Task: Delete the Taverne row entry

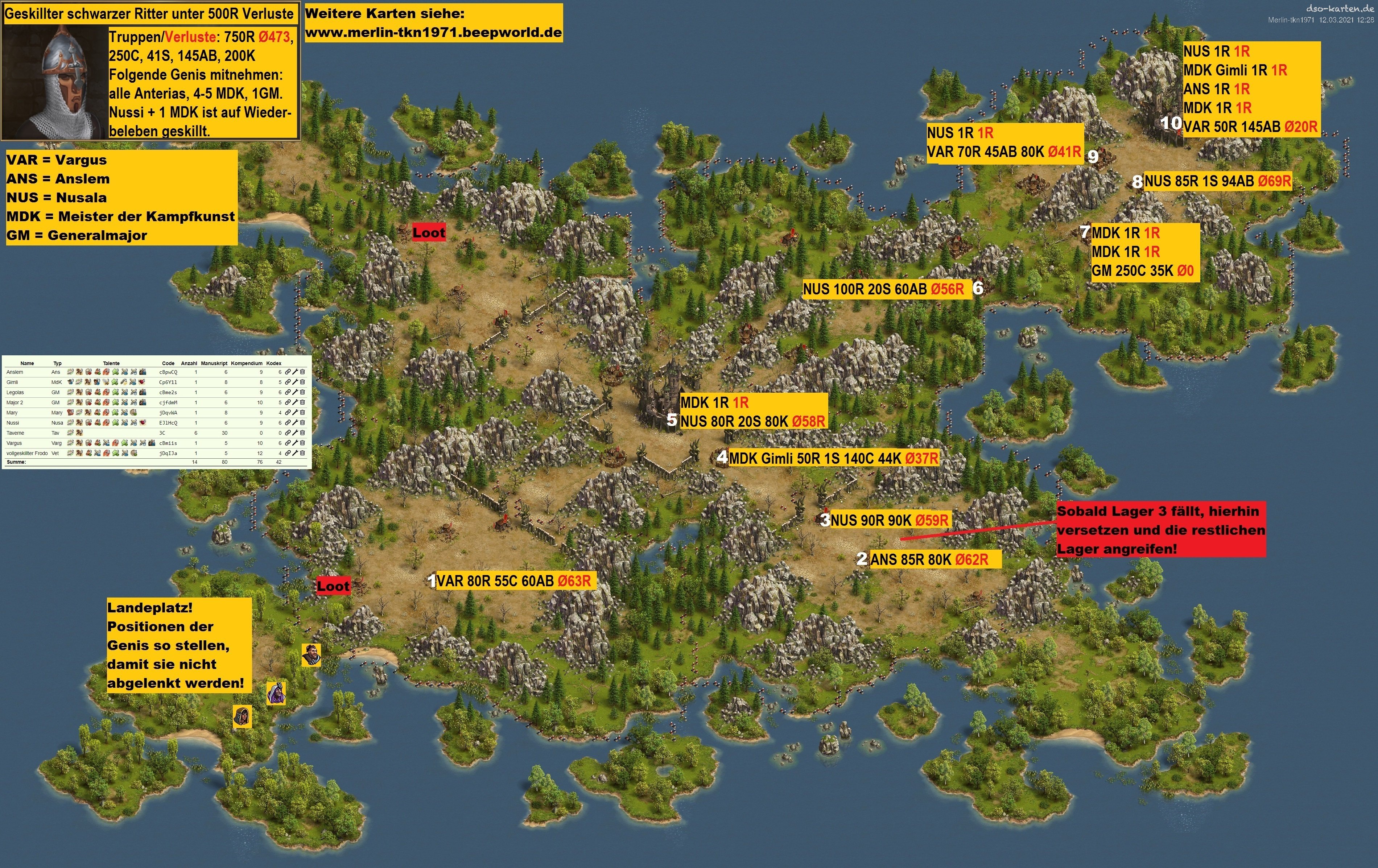Action: point(302,433)
